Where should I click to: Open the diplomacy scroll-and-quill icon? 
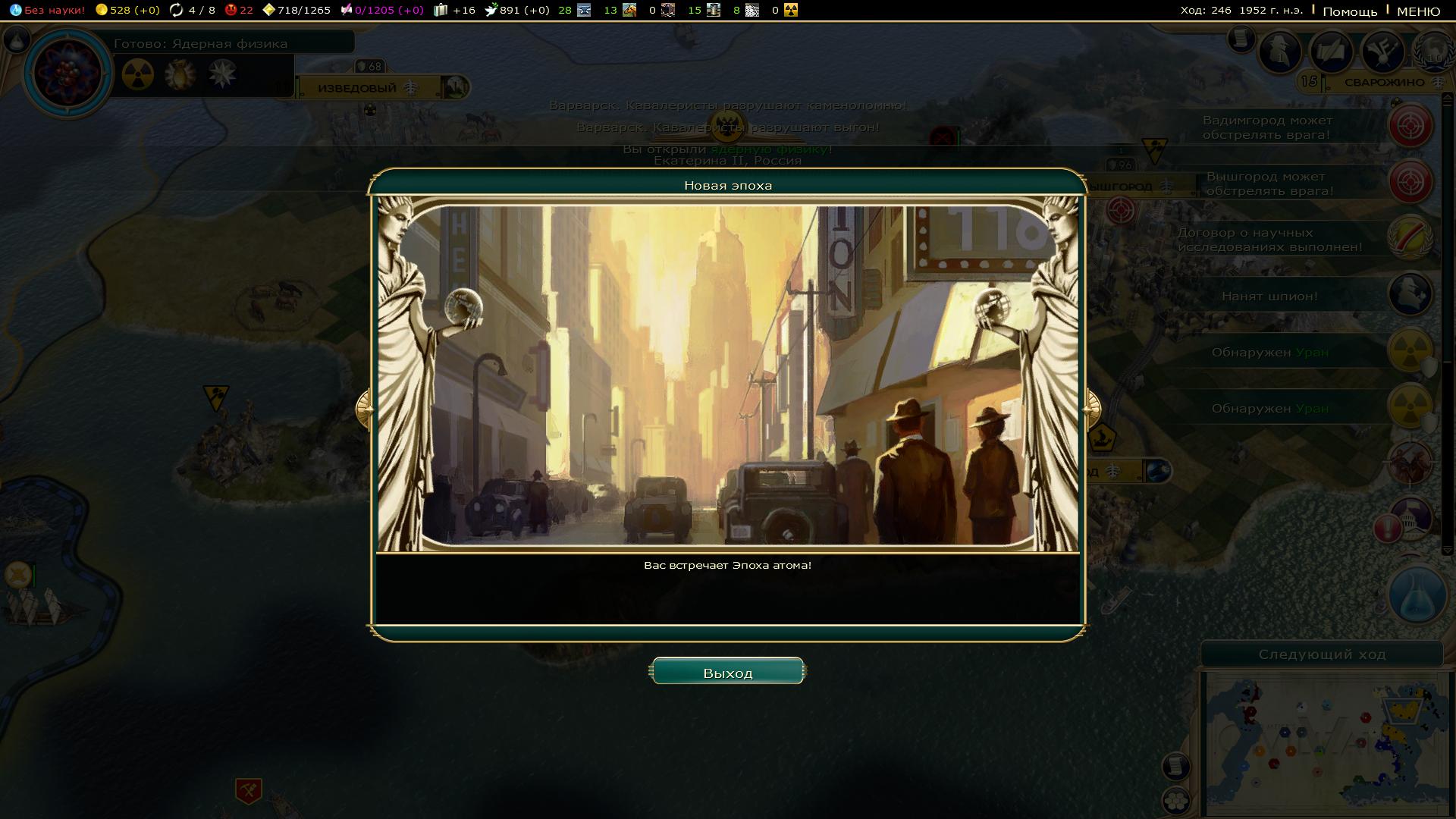click(1332, 52)
